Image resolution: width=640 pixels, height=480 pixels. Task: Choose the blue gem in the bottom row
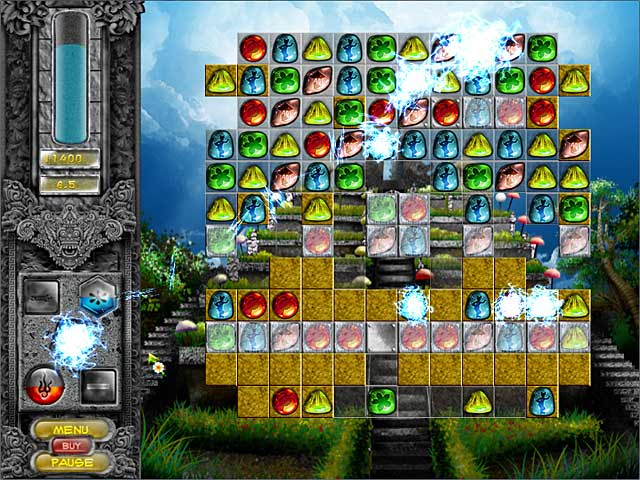pyautogui.click(x=542, y=402)
